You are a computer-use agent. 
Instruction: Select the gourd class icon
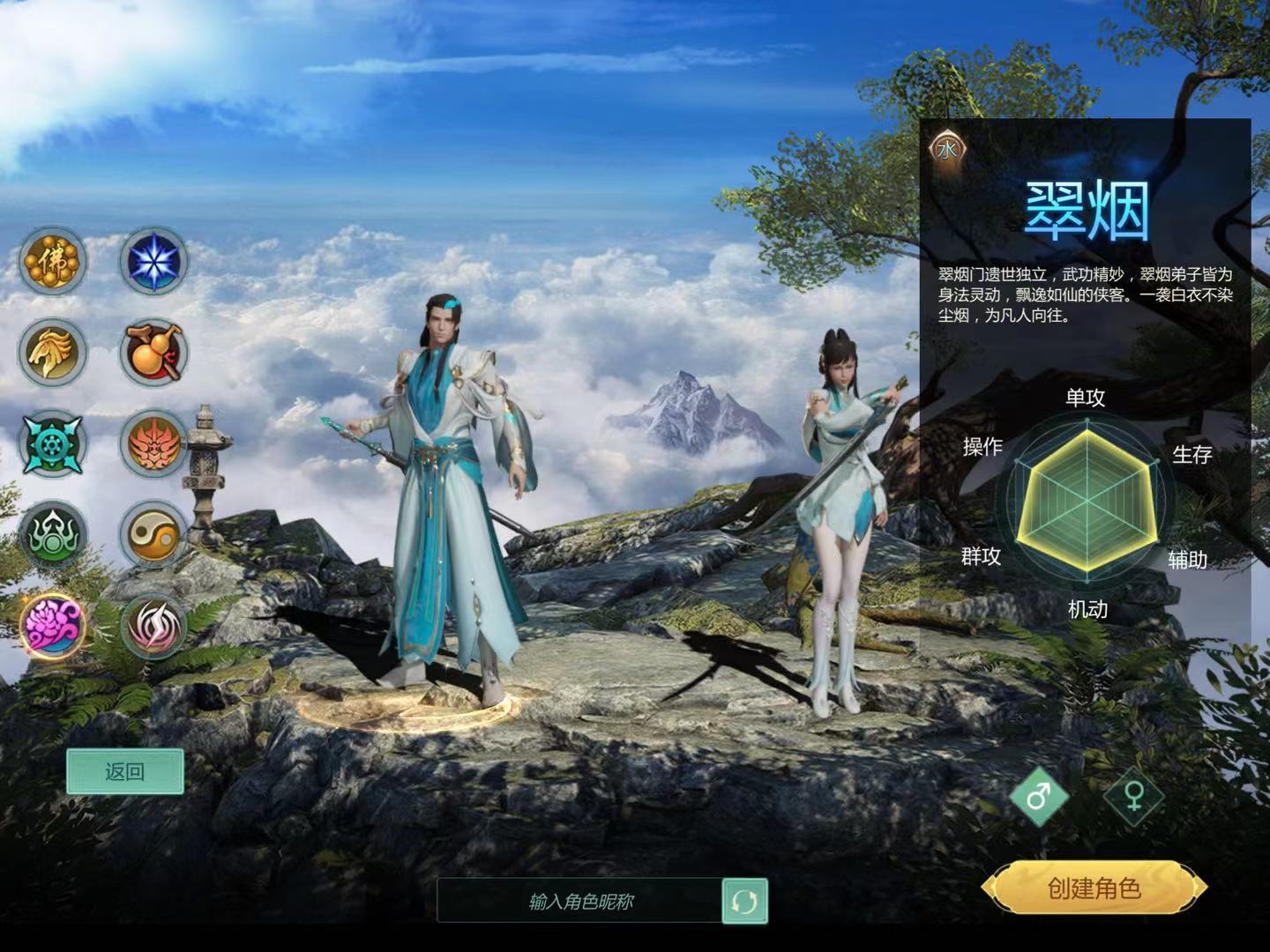pyautogui.click(x=153, y=352)
